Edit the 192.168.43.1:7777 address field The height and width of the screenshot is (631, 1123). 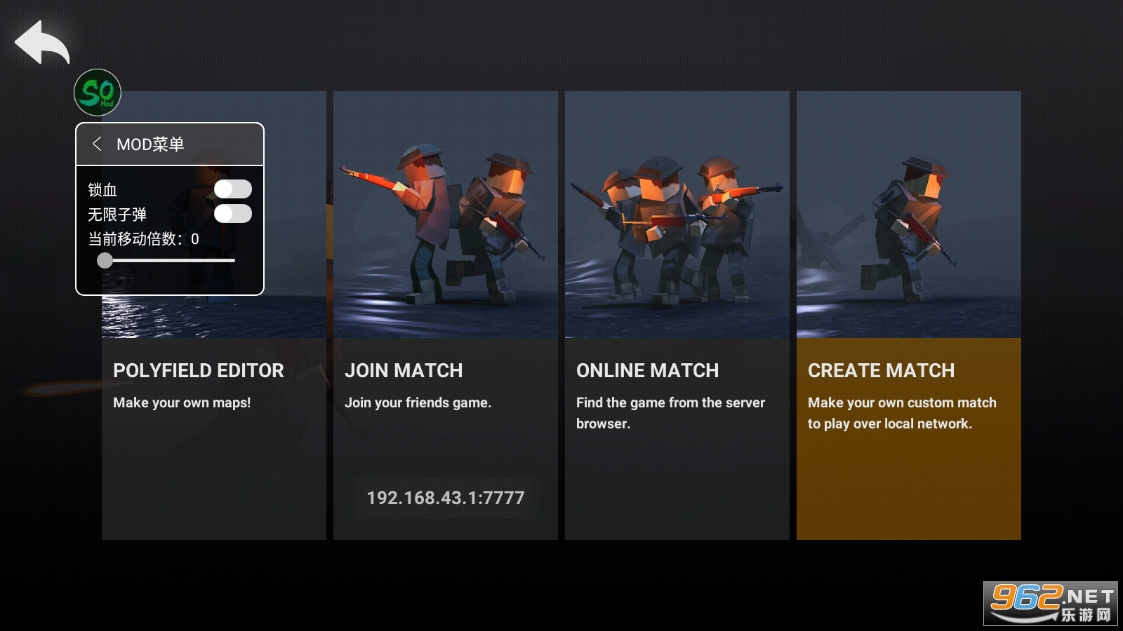[x=445, y=498]
